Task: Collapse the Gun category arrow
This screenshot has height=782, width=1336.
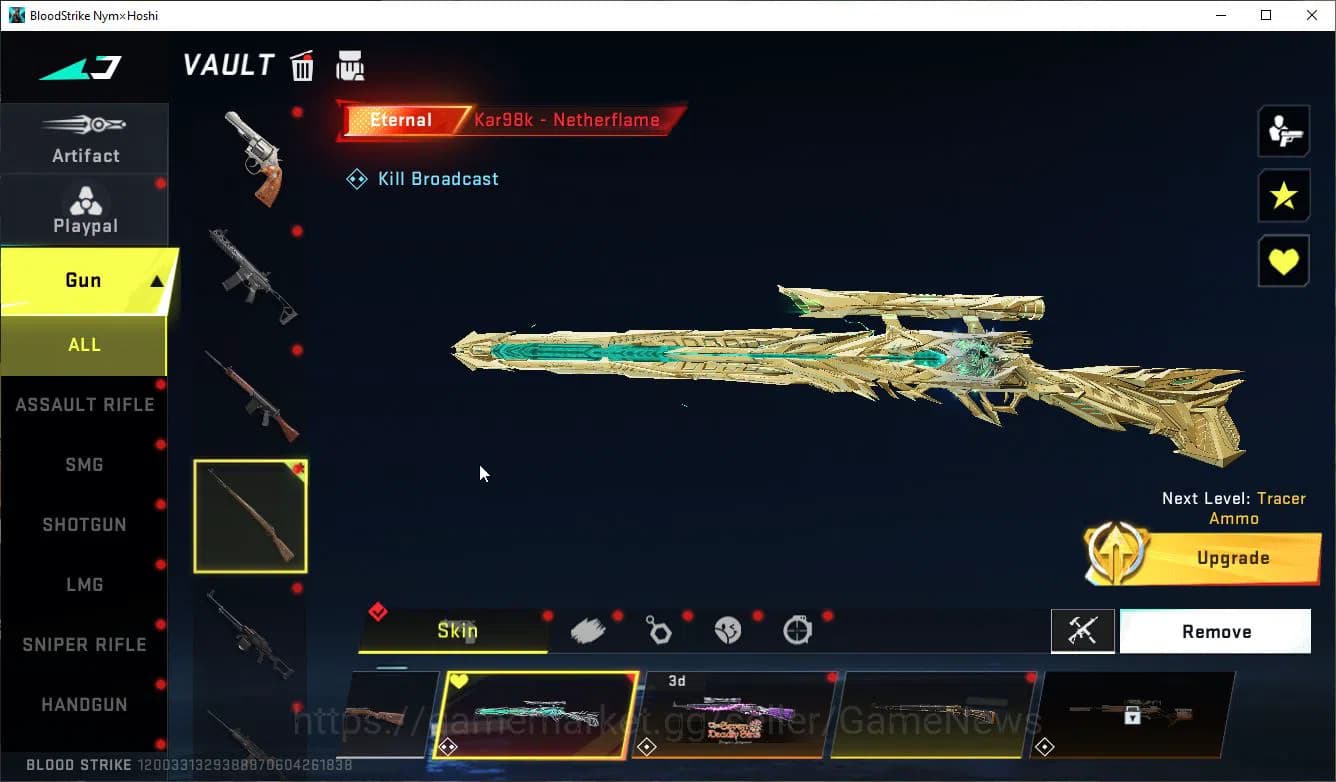Action: [160, 281]
